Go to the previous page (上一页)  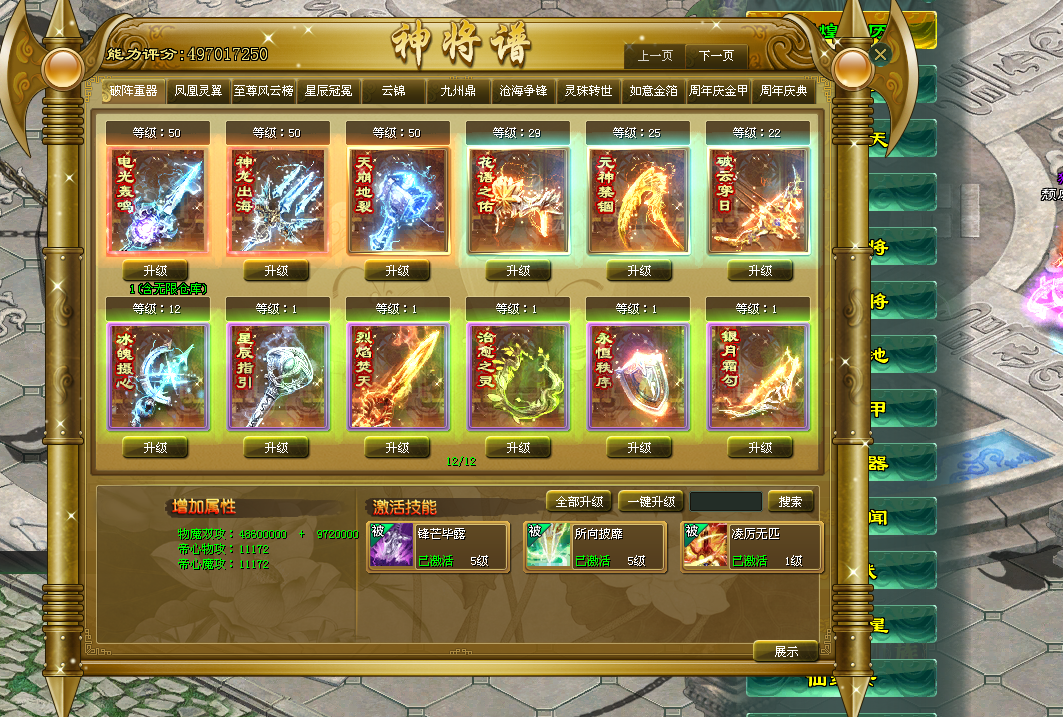point(655,56)
